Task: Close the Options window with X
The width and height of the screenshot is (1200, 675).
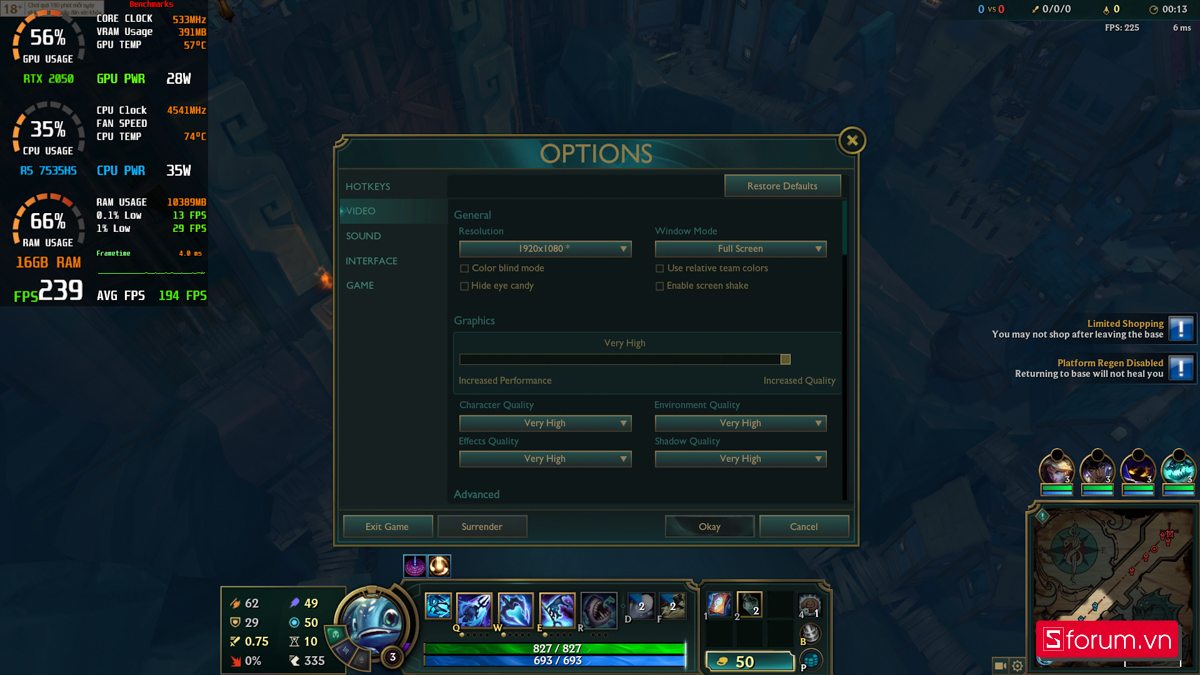Action: [x=852, y=141]
